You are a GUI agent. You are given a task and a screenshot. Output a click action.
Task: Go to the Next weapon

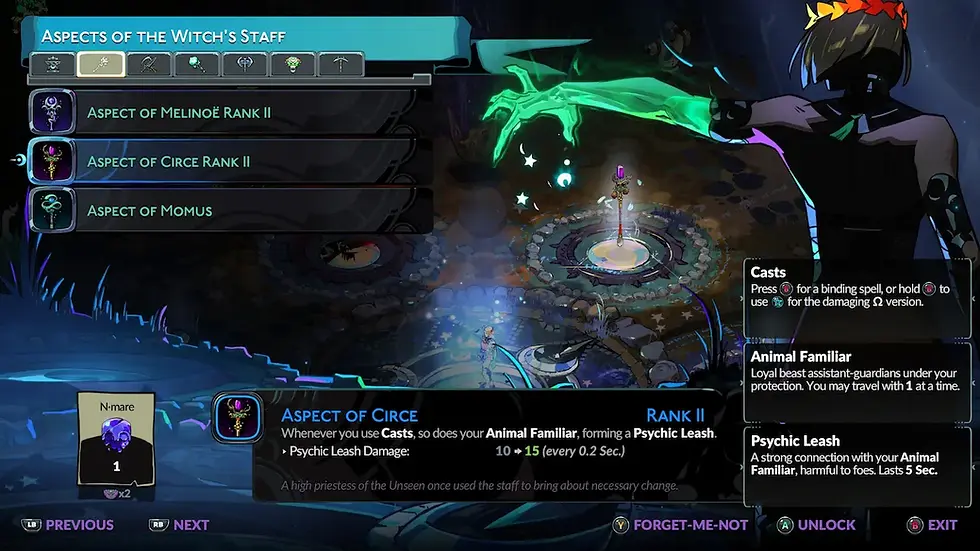coord(180,524)
